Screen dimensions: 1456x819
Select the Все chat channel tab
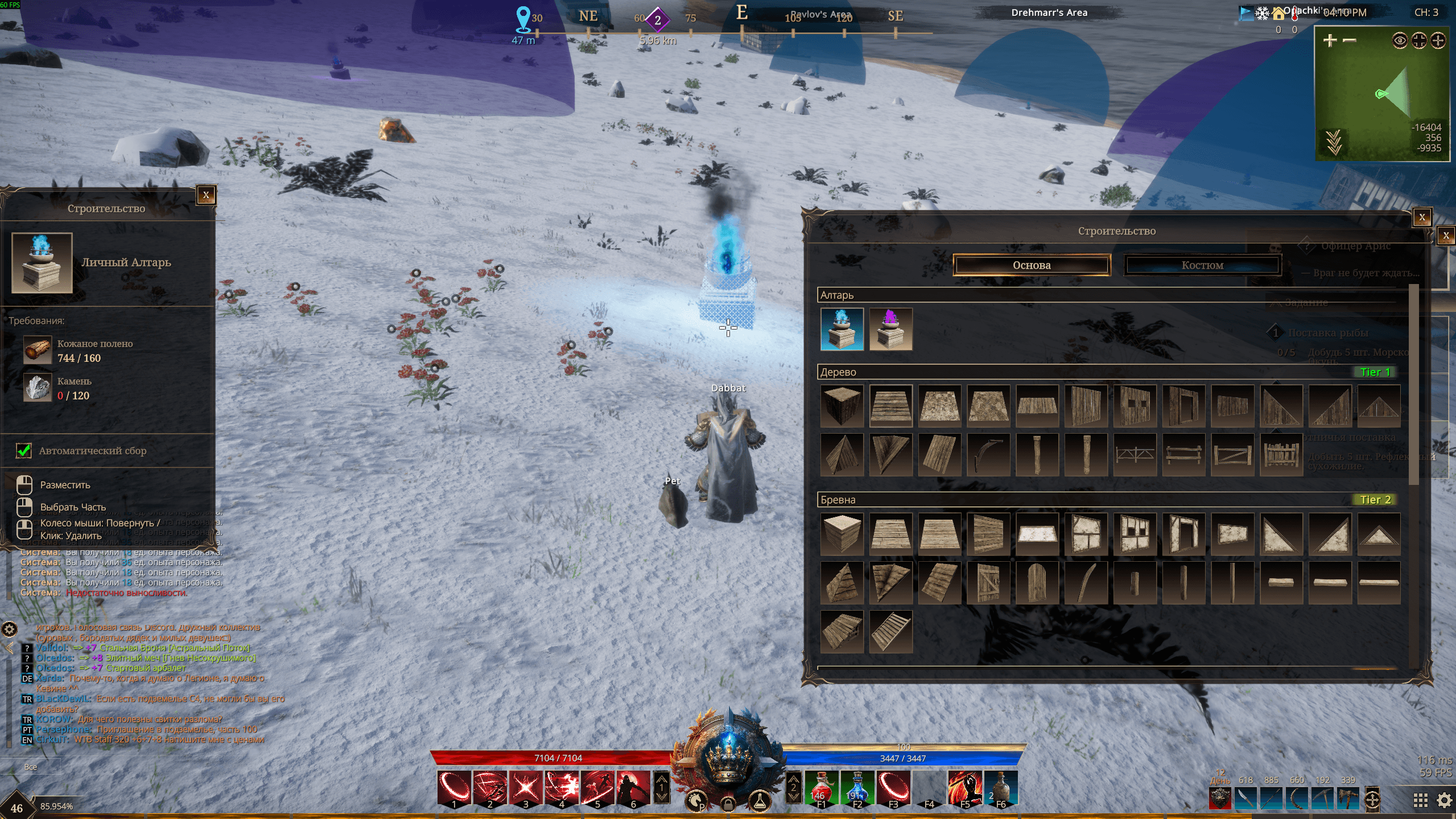click(x=31, y=767)
